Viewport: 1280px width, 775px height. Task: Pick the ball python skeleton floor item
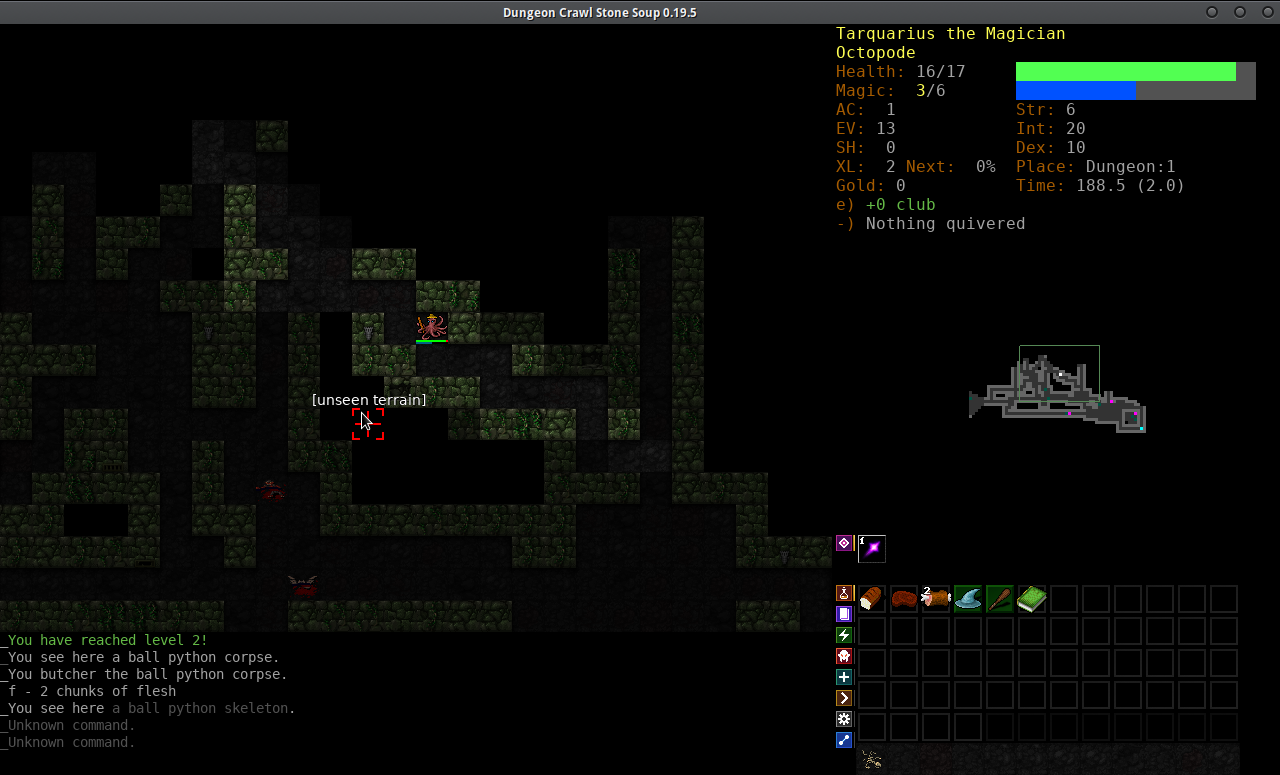pyautogui.click(x=872, y=760)
